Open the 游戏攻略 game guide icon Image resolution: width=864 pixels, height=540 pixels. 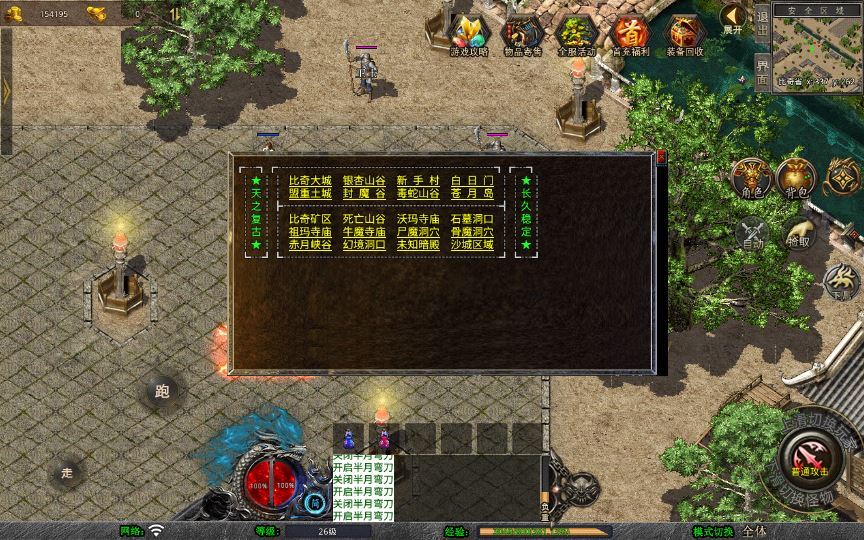click(469, 34)
